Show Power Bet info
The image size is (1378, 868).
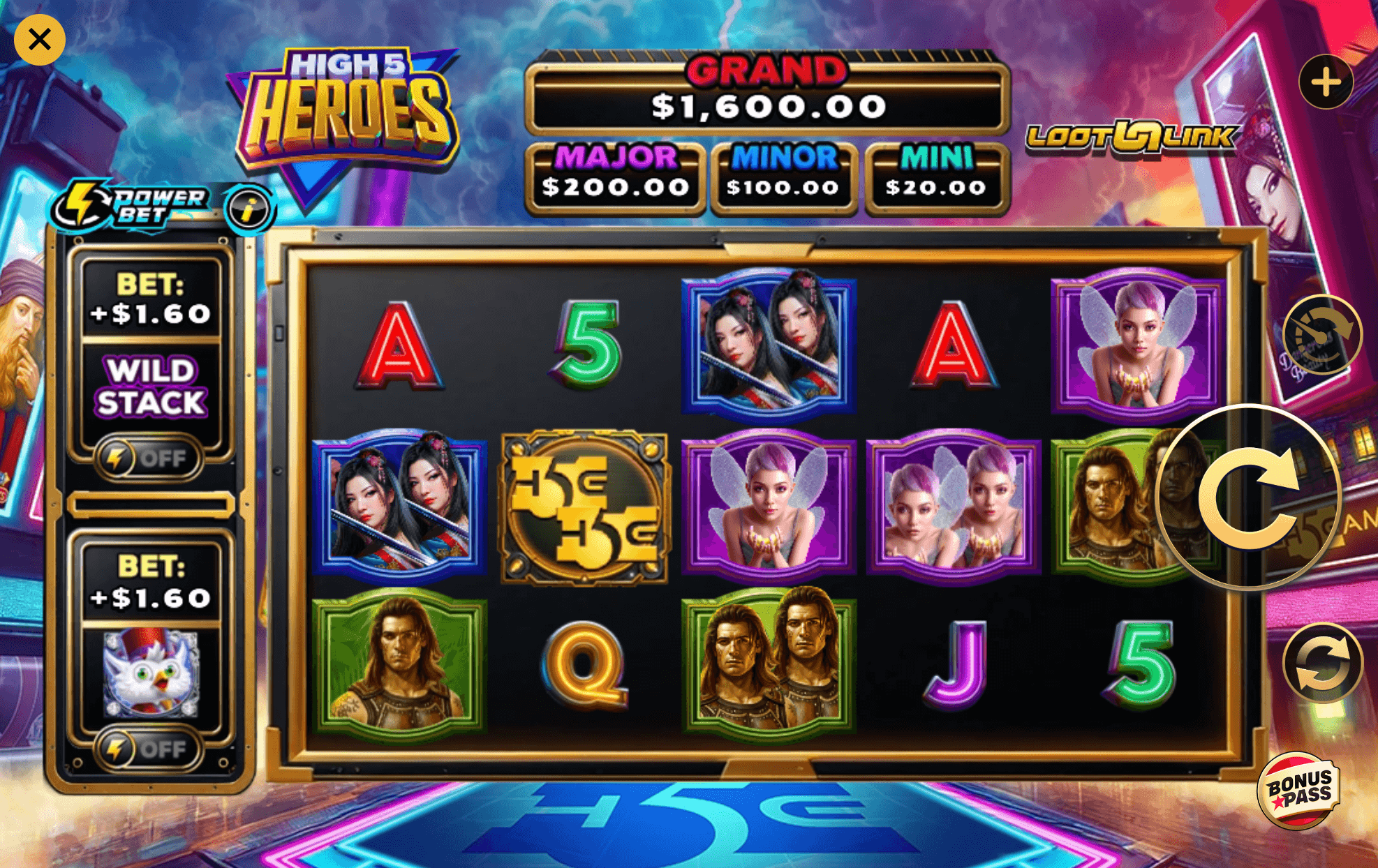(x=249, y=209)
